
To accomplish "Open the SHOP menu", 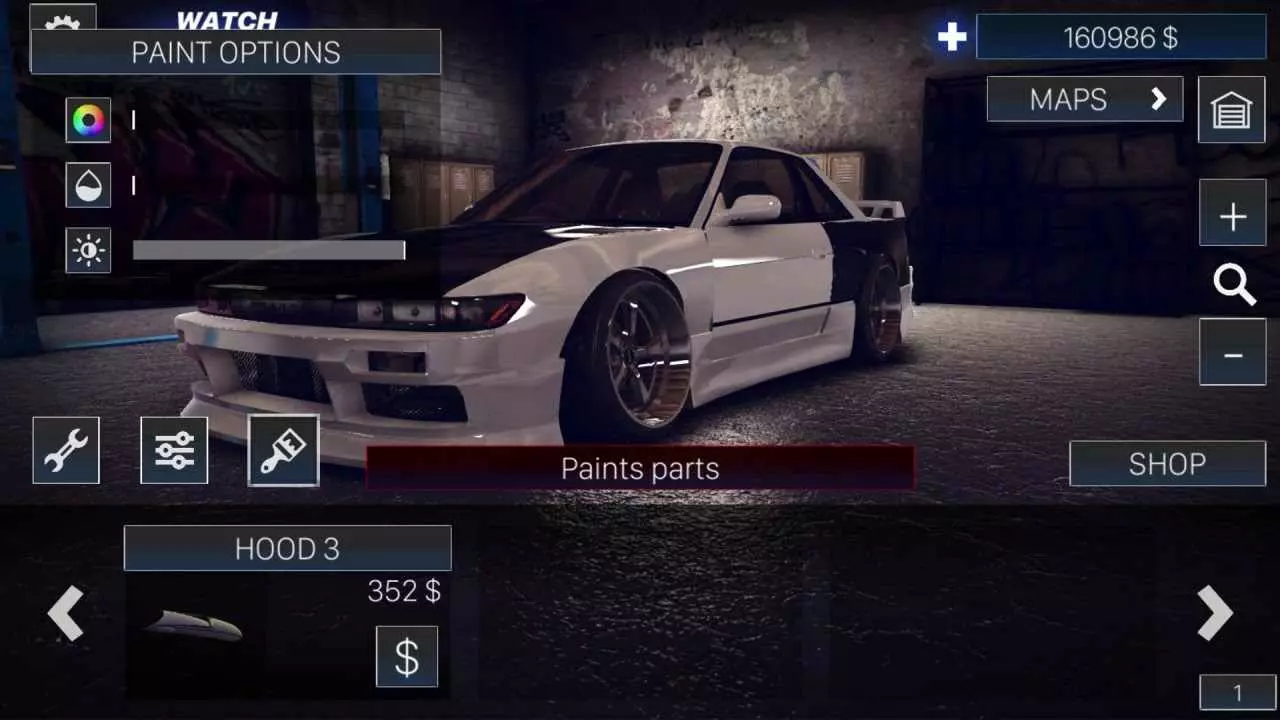I will pyautogui.click(x=1167, y=463).
